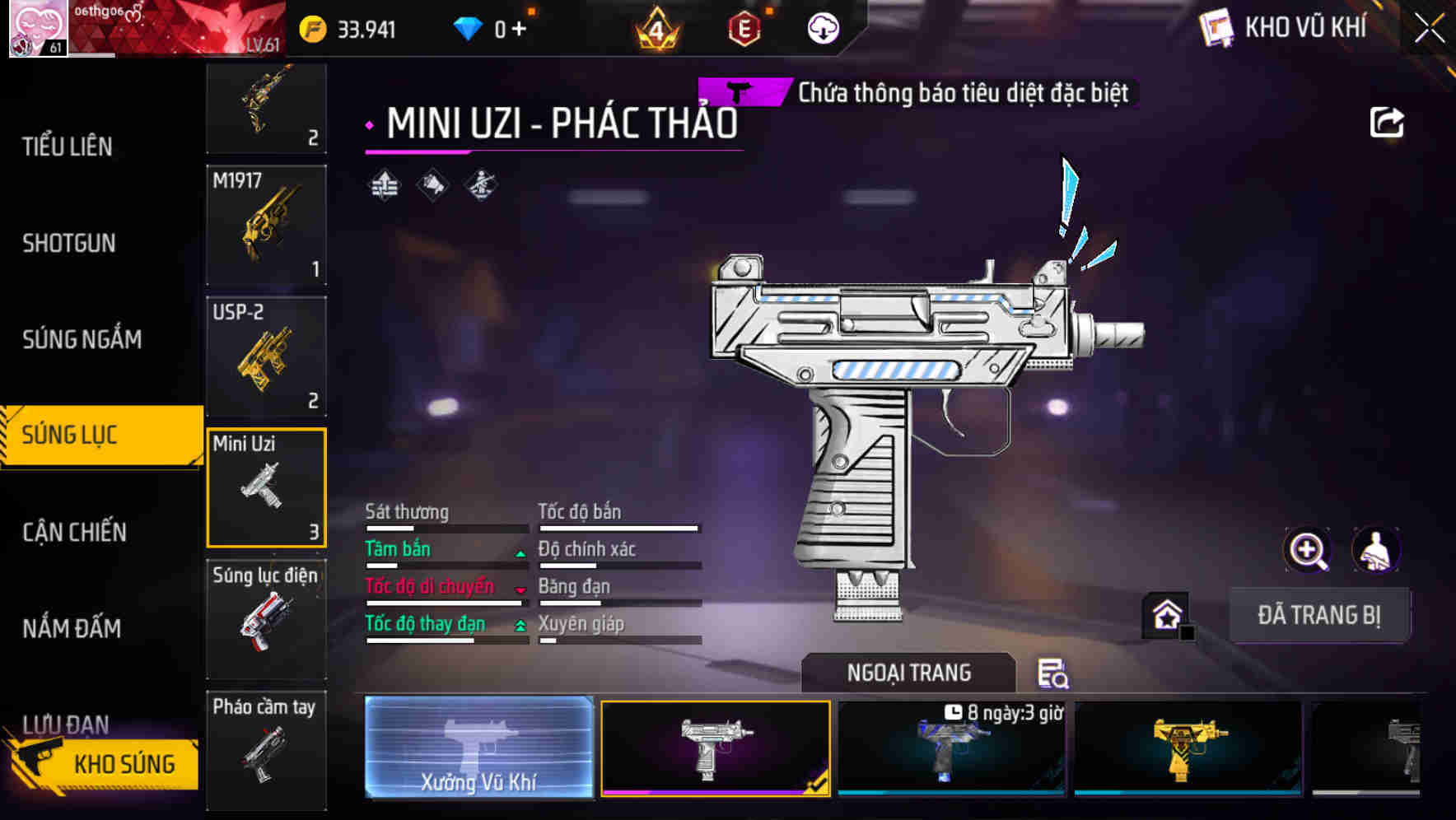Switch to the SHOTGUN weapon category
Screen dimensions: 1456x820
[69, 244]
